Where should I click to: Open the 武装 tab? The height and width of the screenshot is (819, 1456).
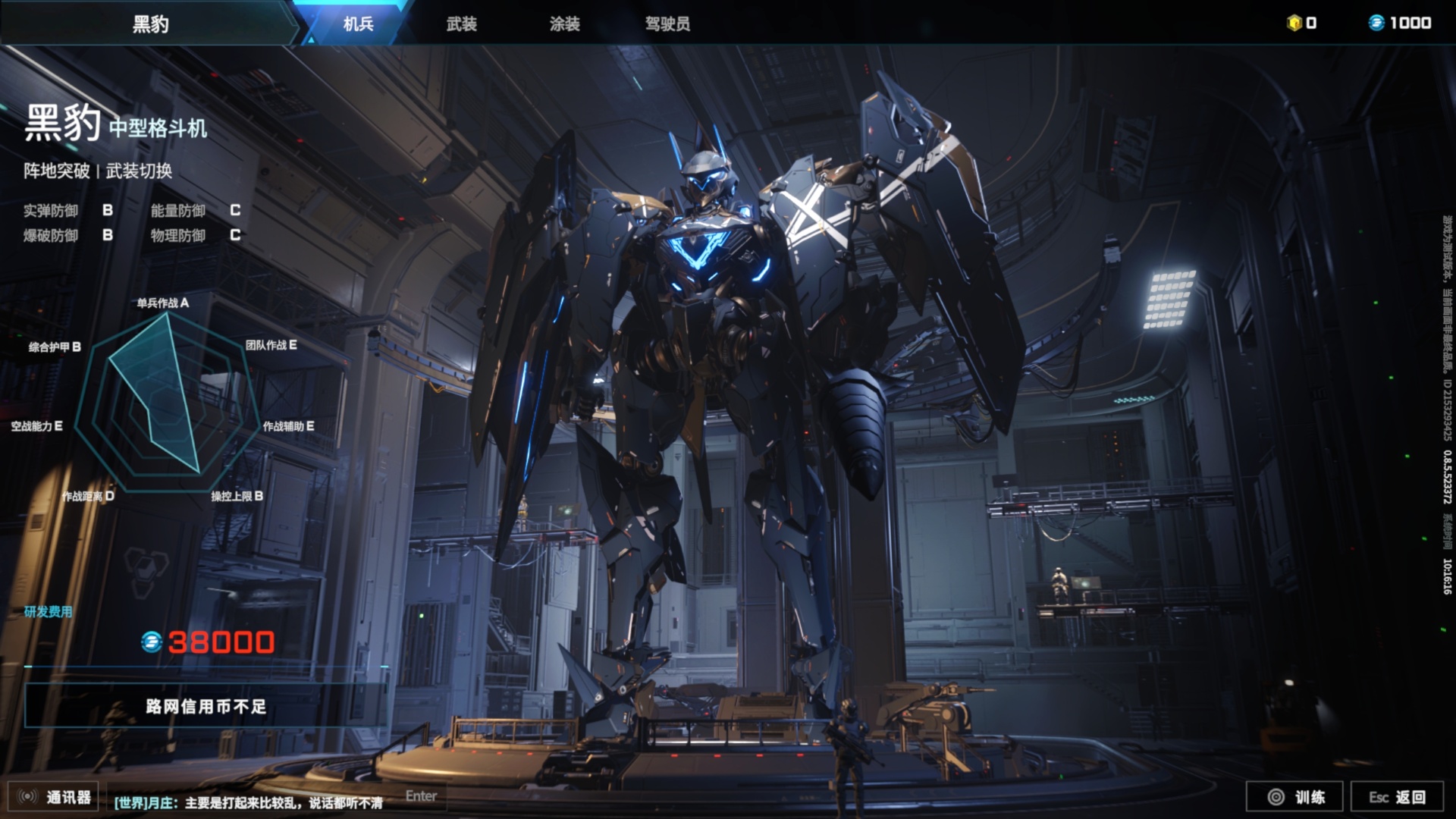[461, 24]
